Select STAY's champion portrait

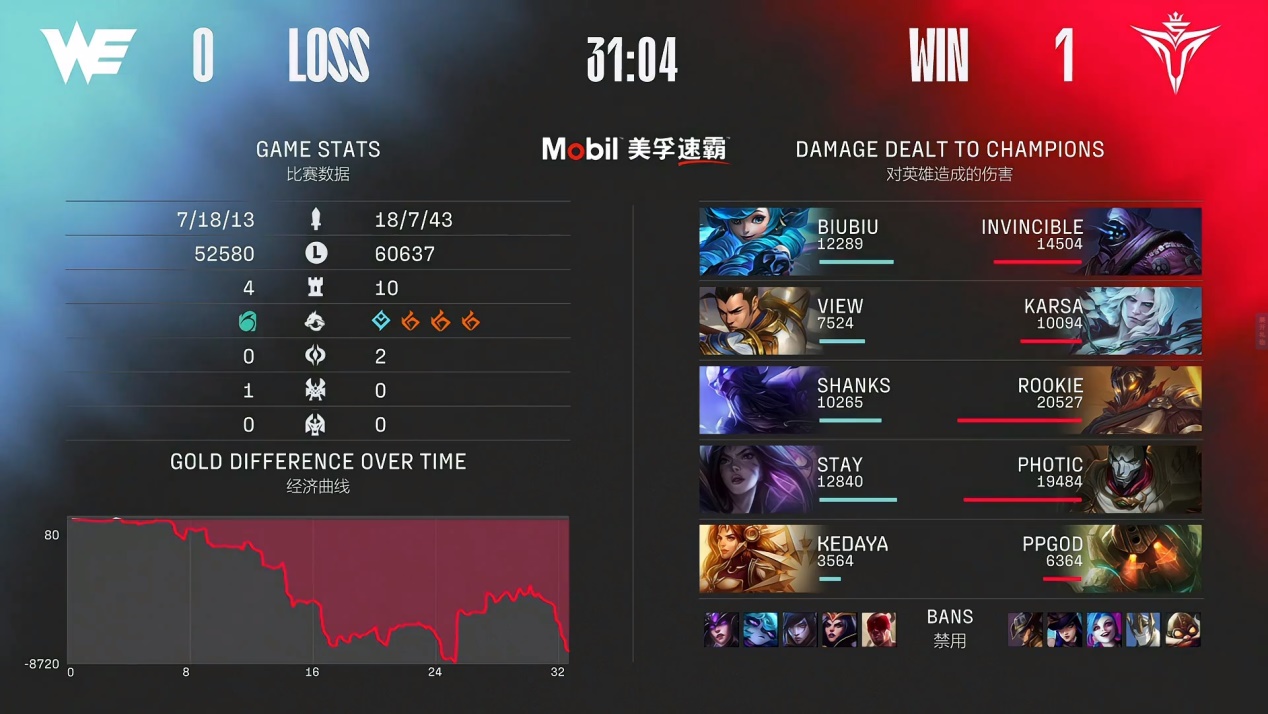tap(757, 479)
